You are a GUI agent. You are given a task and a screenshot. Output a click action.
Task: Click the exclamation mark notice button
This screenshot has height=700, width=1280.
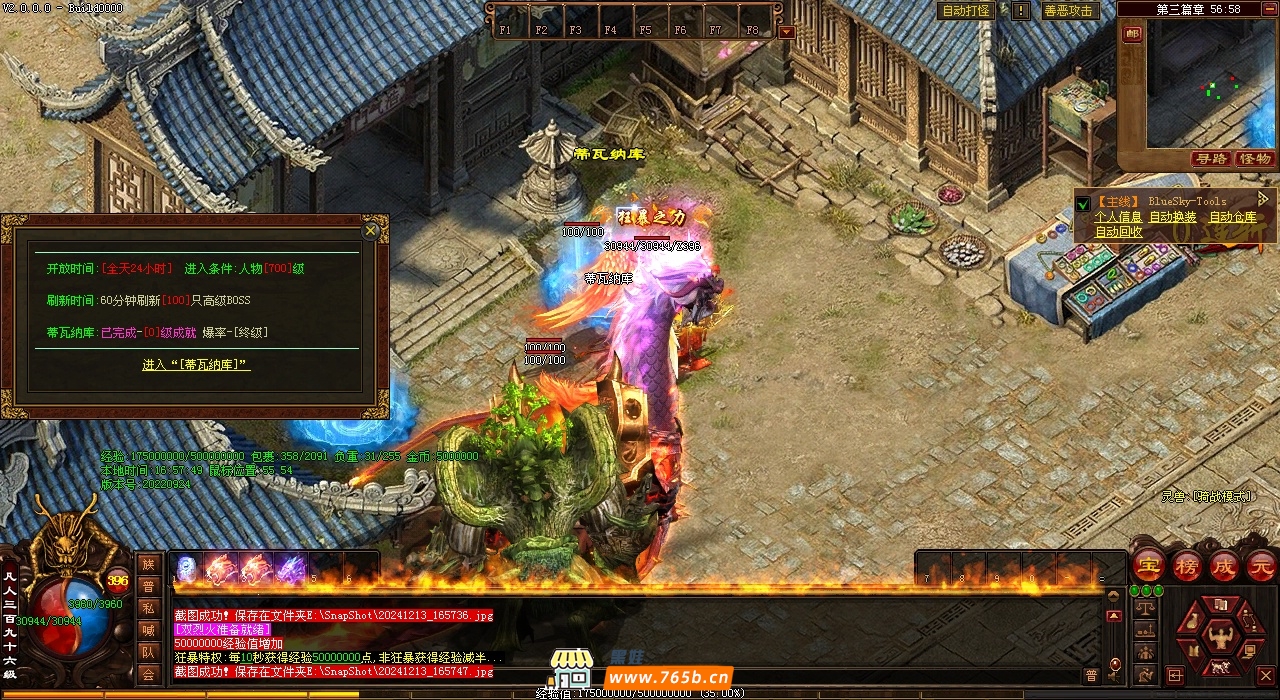(x=1020, y=11)
